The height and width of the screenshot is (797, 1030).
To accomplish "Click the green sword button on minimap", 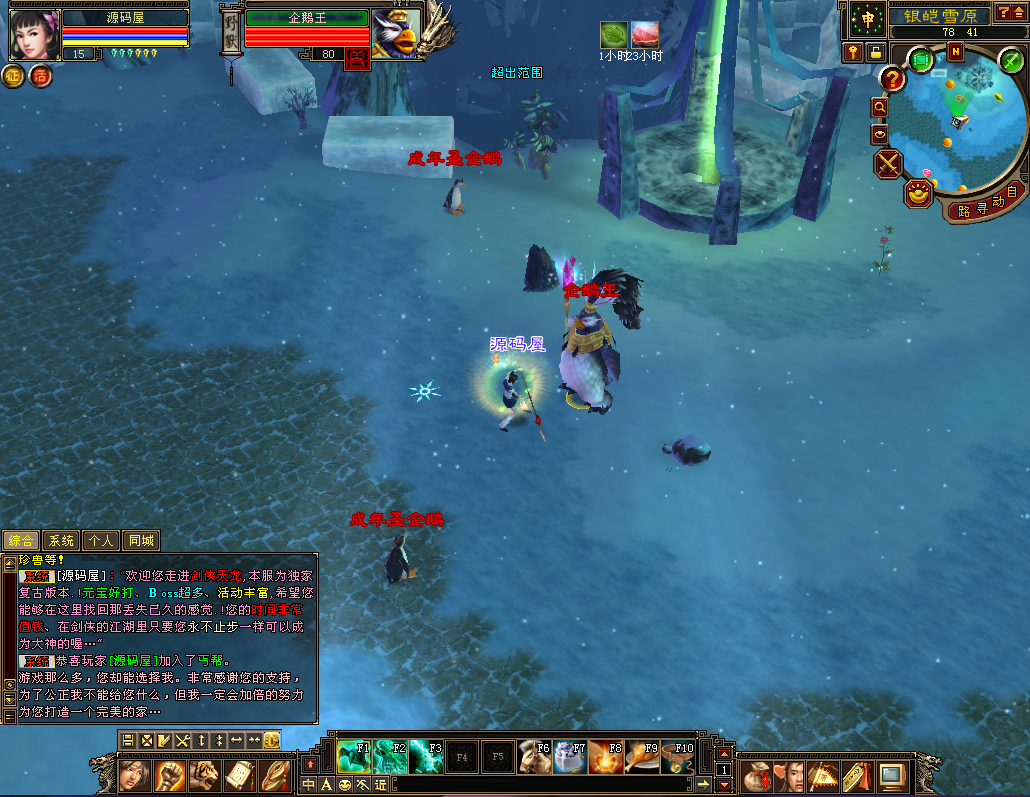I will [1011, 61].
